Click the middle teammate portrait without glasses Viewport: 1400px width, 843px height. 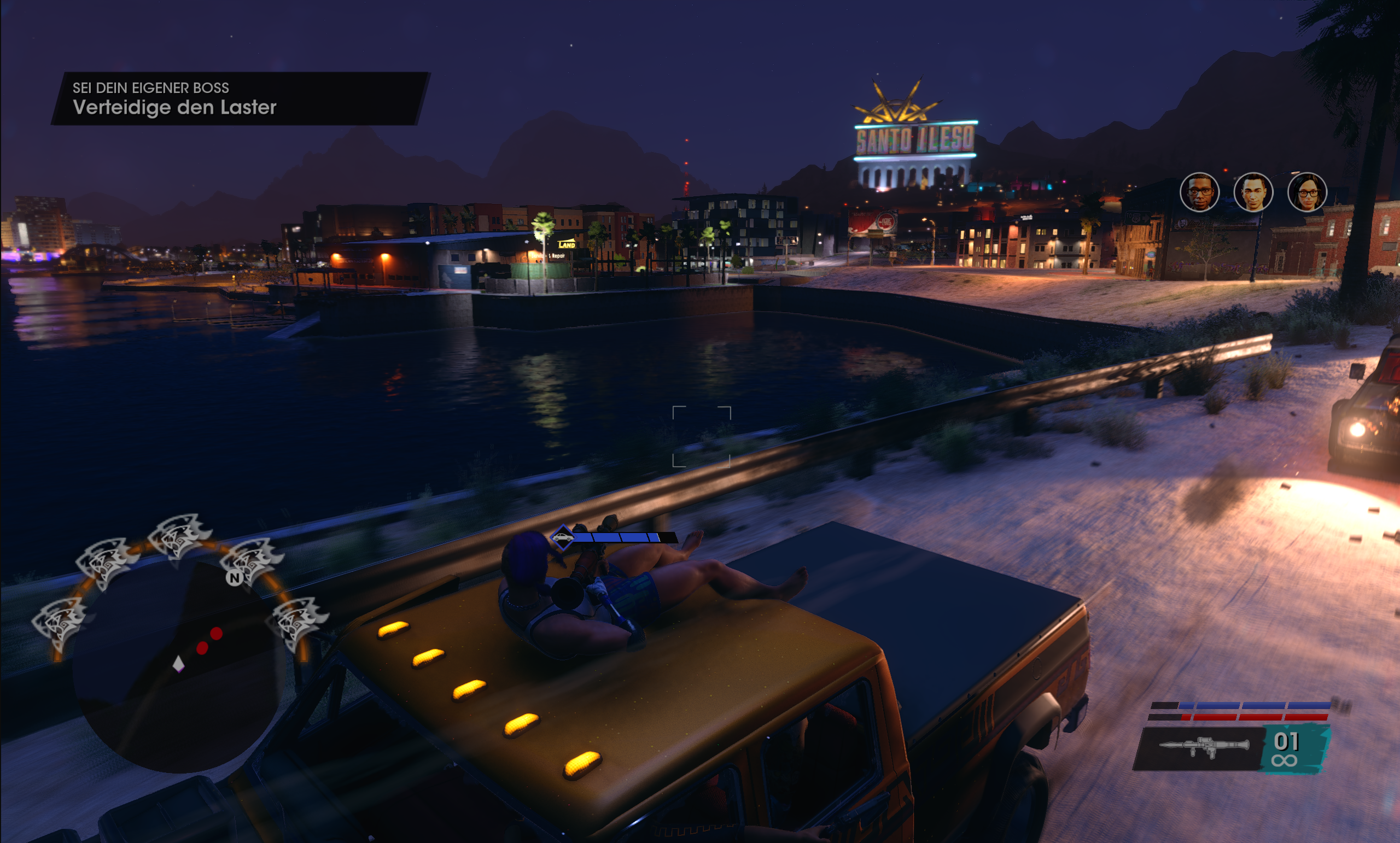tap(1253, 192)
